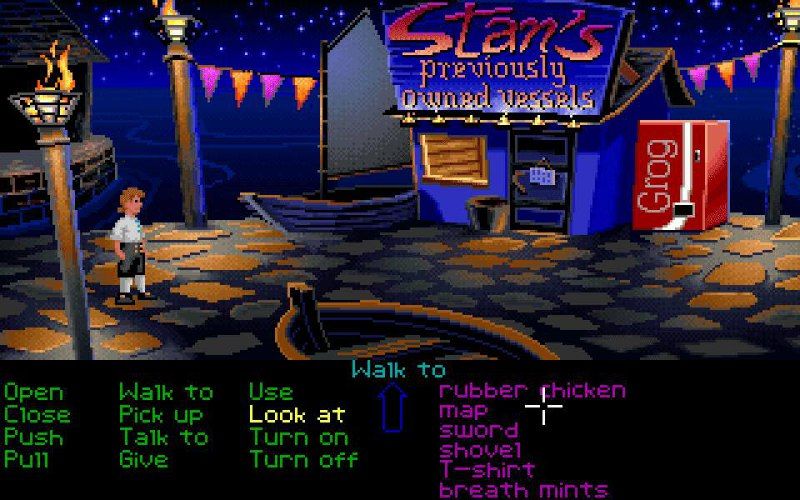Select the Use verb
Viewport: 800px width, 500px height.
[x=271, y=392]
